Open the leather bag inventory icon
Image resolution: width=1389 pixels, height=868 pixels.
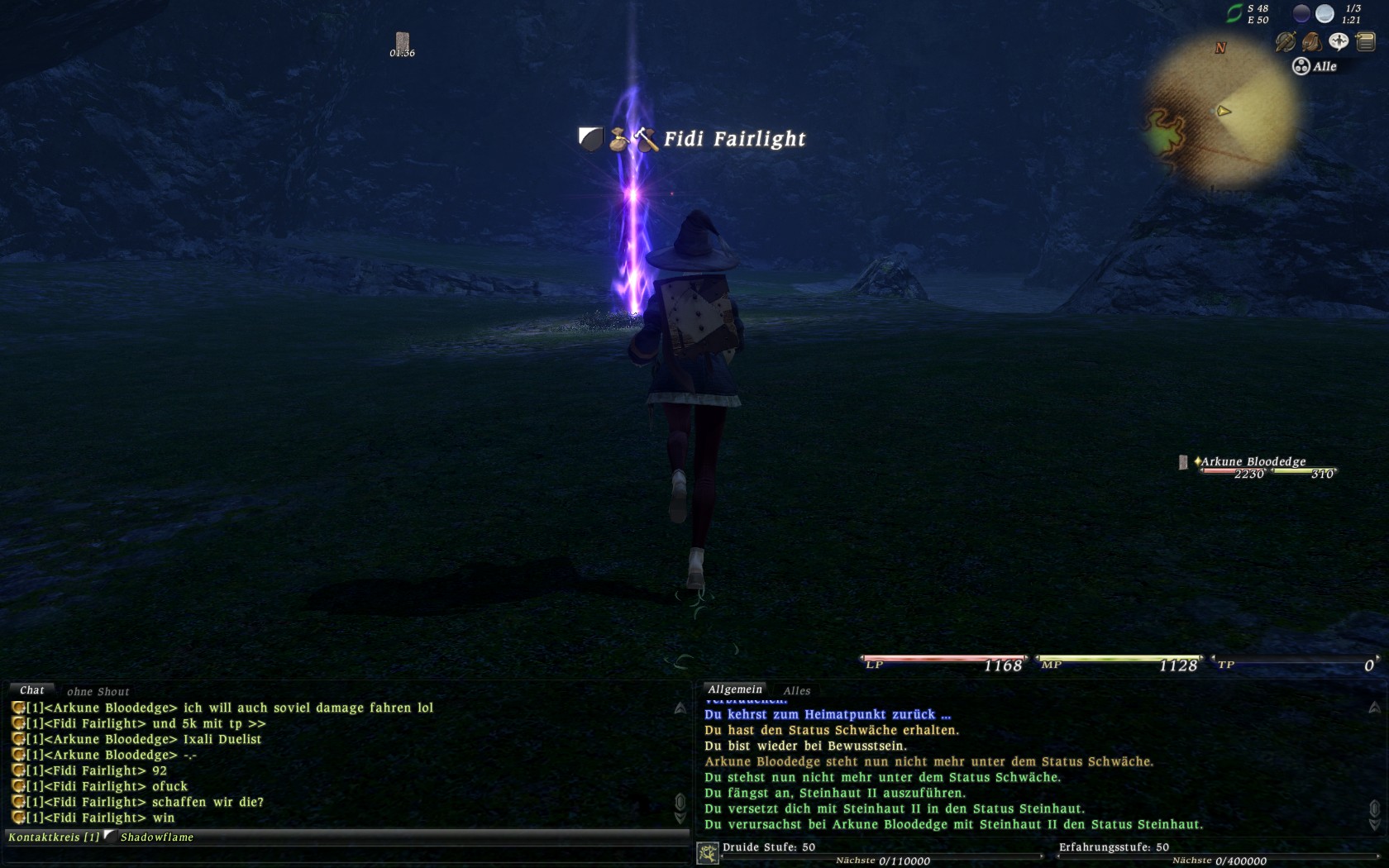point(1311,41)
